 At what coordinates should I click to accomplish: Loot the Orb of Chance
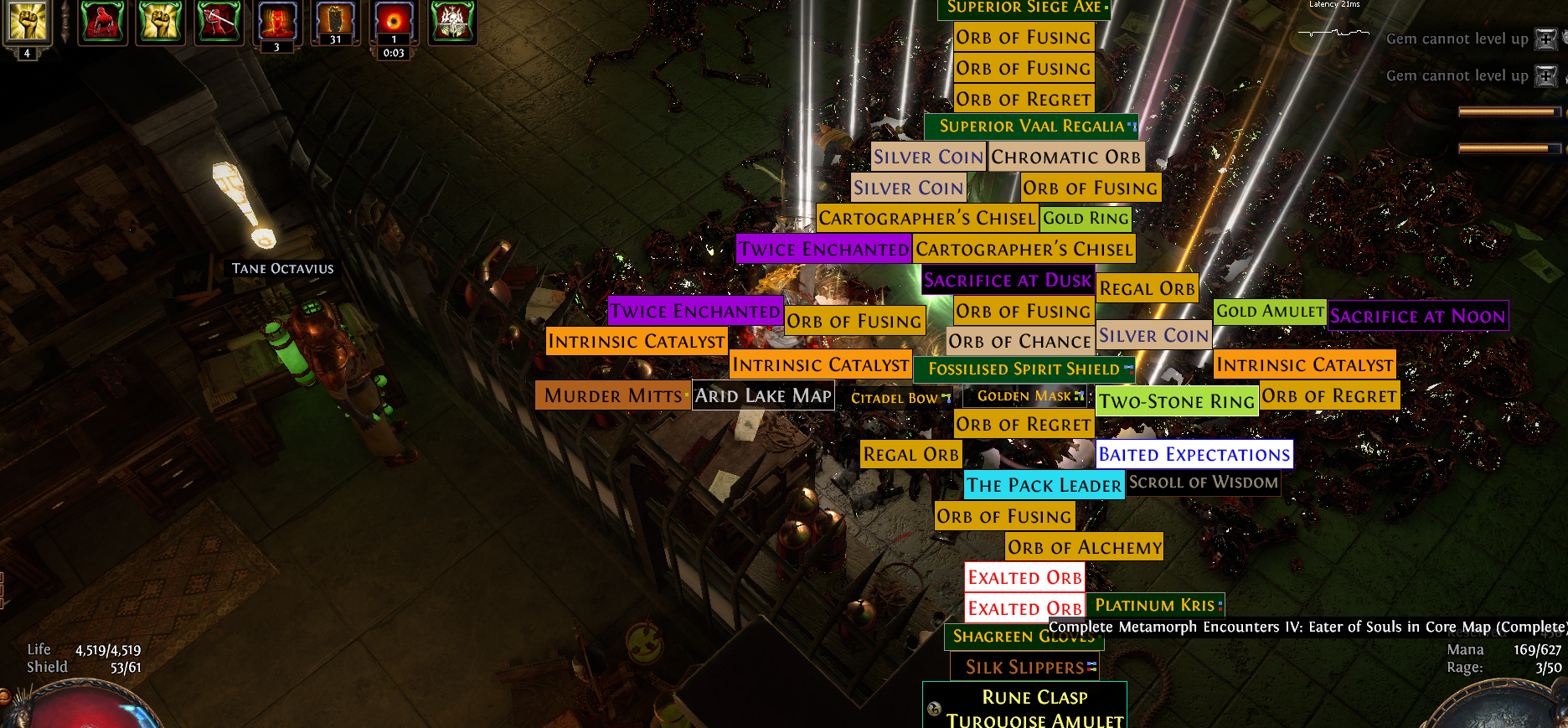[1019, 342]
